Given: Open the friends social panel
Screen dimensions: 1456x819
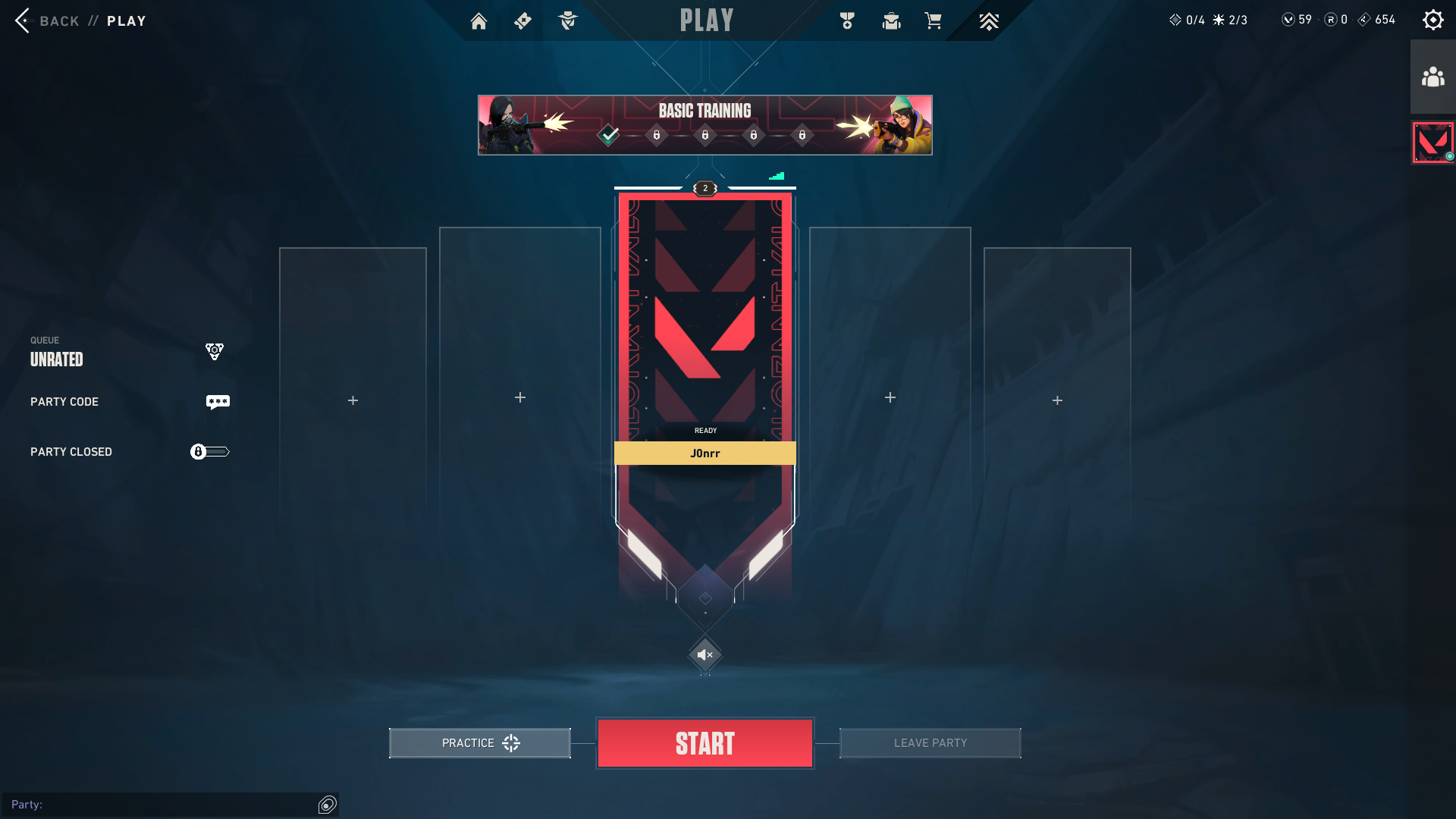Looking at the screenshot, I should click(x=1432, y=77).
